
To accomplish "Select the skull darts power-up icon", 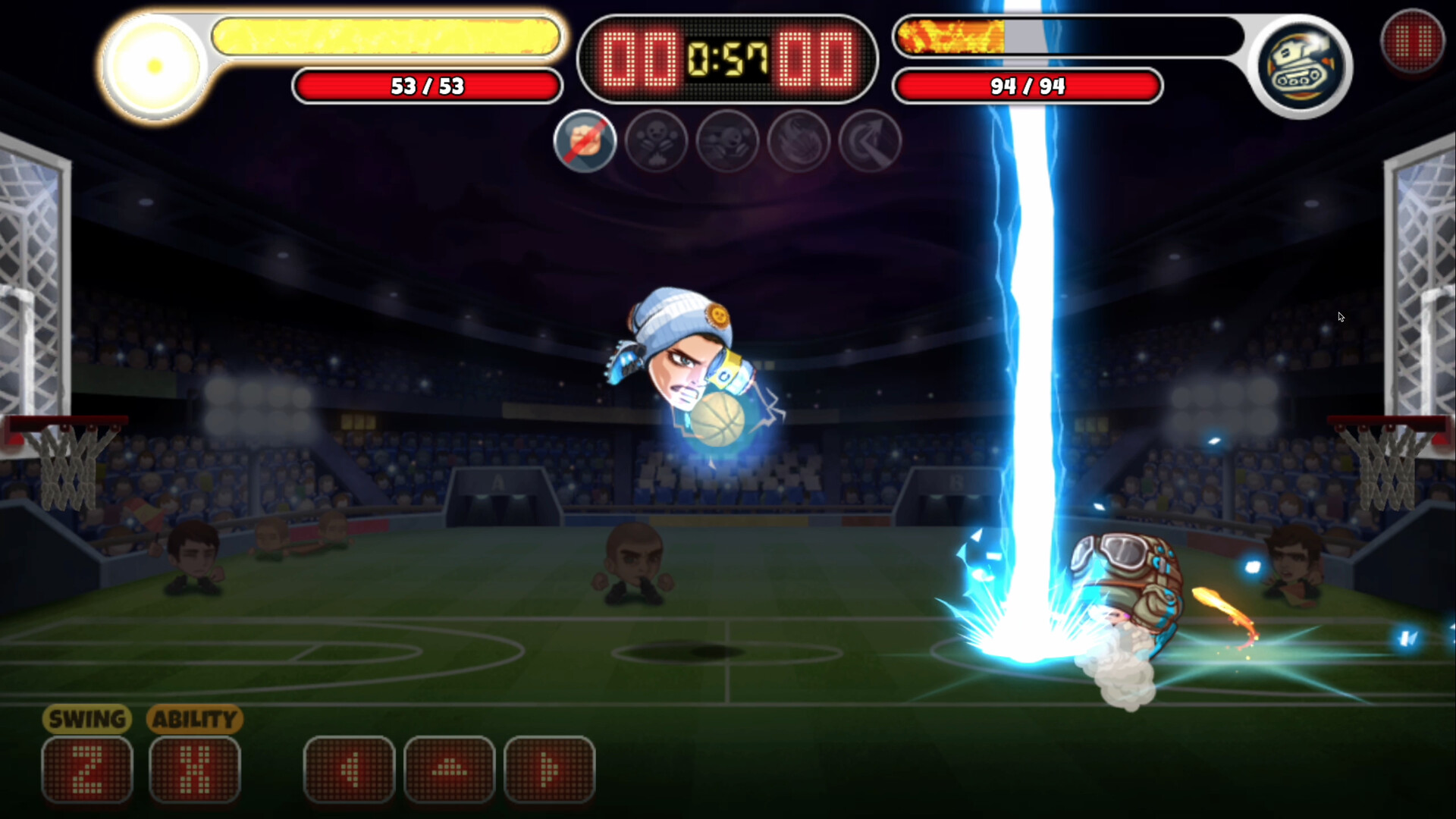I will click(657, 141).
